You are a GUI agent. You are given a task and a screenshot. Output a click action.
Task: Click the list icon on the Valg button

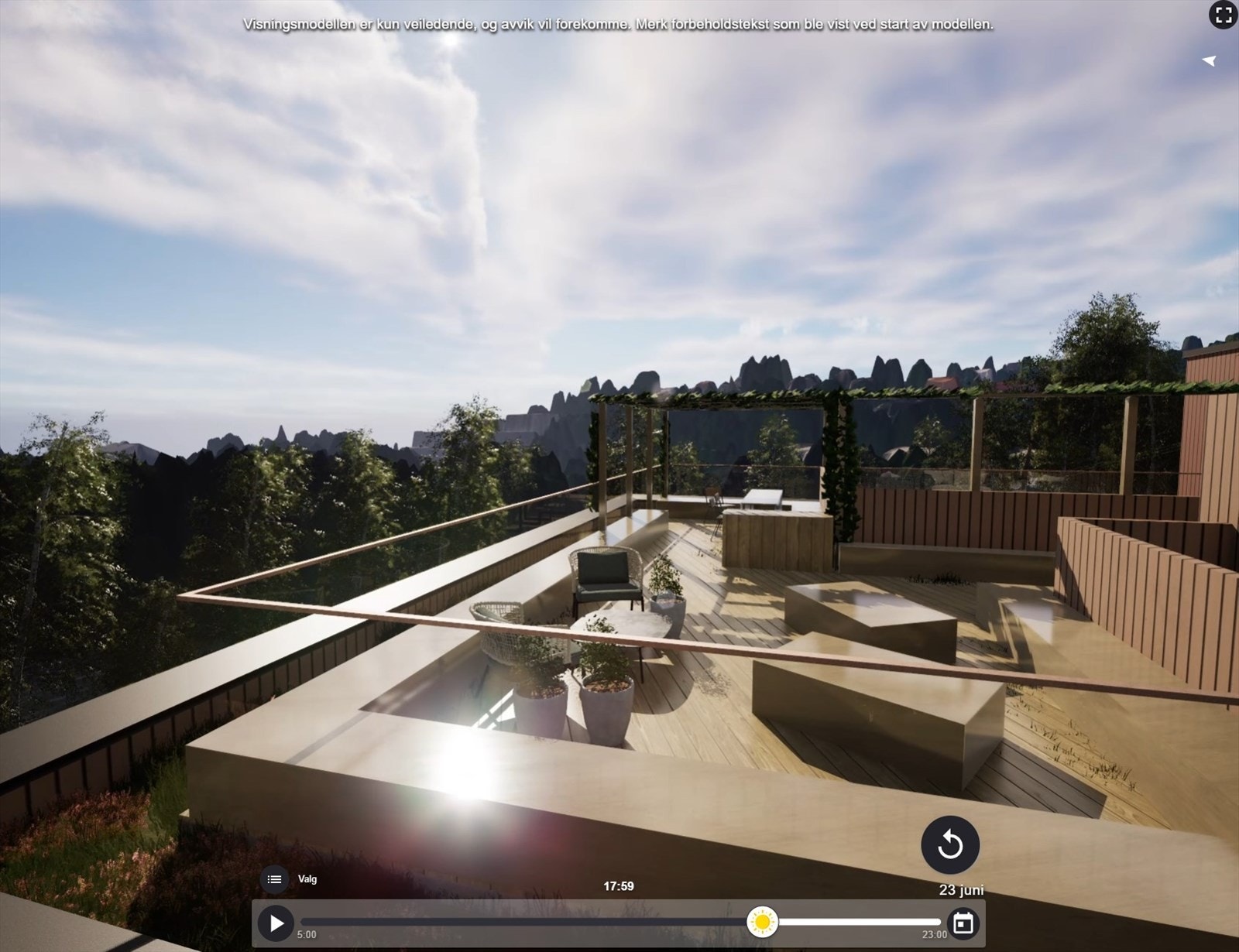click(274, 878)
